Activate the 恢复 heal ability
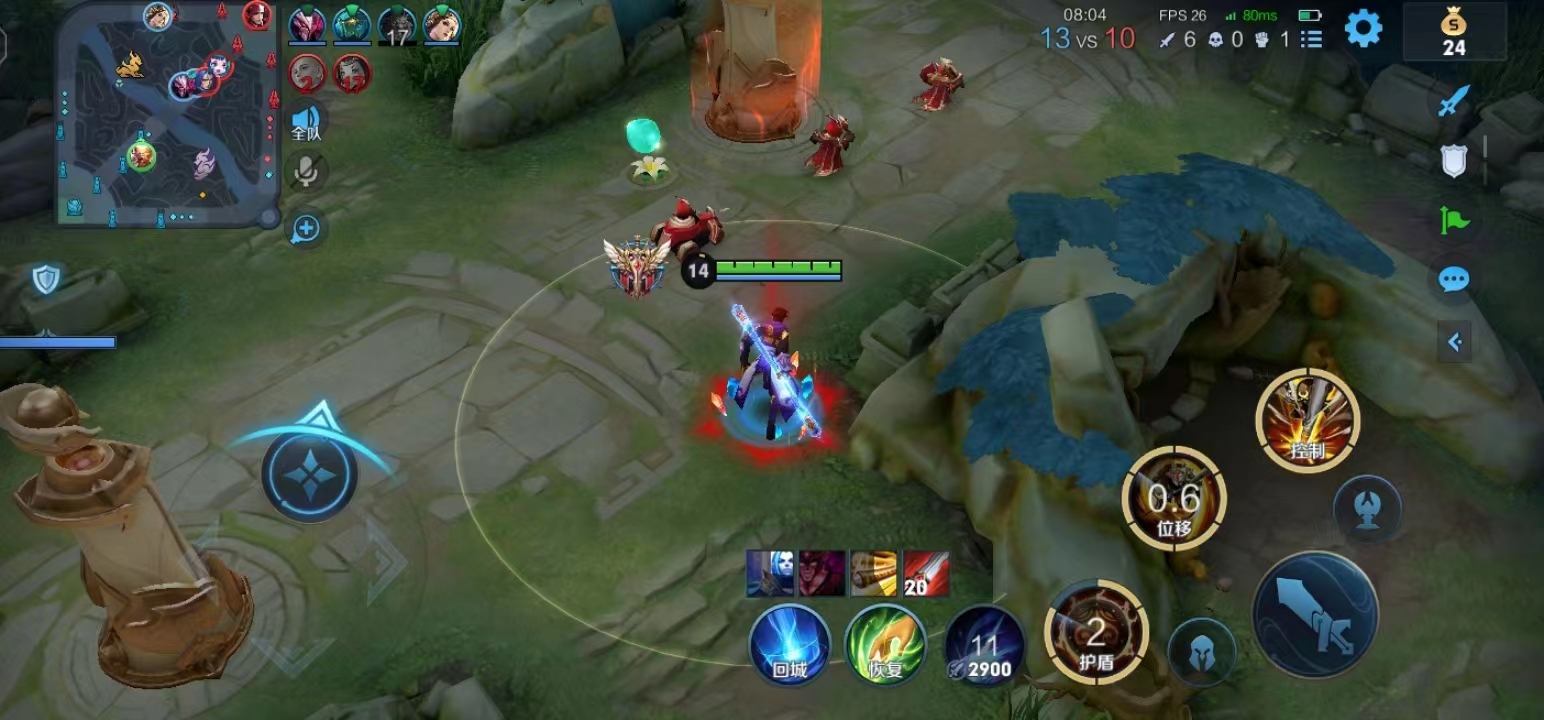Viewport: 1544px width, 720px height. click(885, 646)
